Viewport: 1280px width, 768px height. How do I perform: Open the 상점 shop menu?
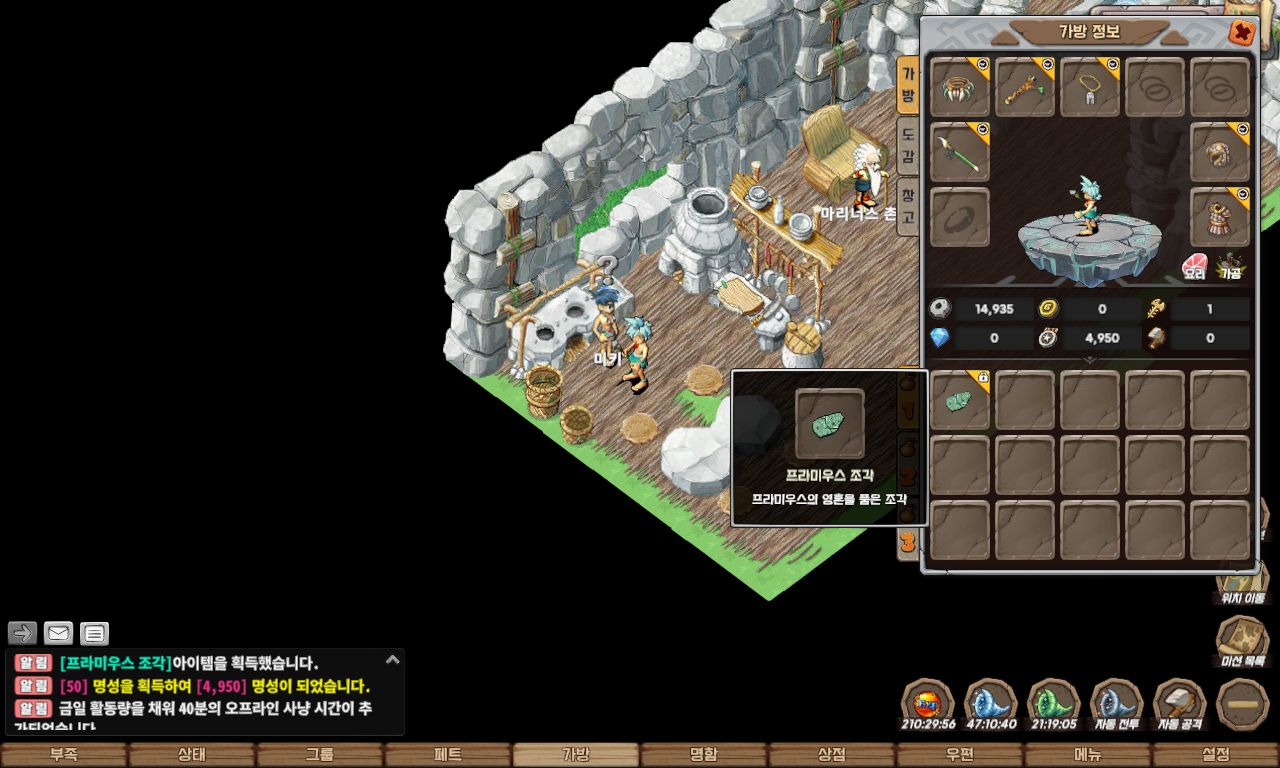[832, 755]
